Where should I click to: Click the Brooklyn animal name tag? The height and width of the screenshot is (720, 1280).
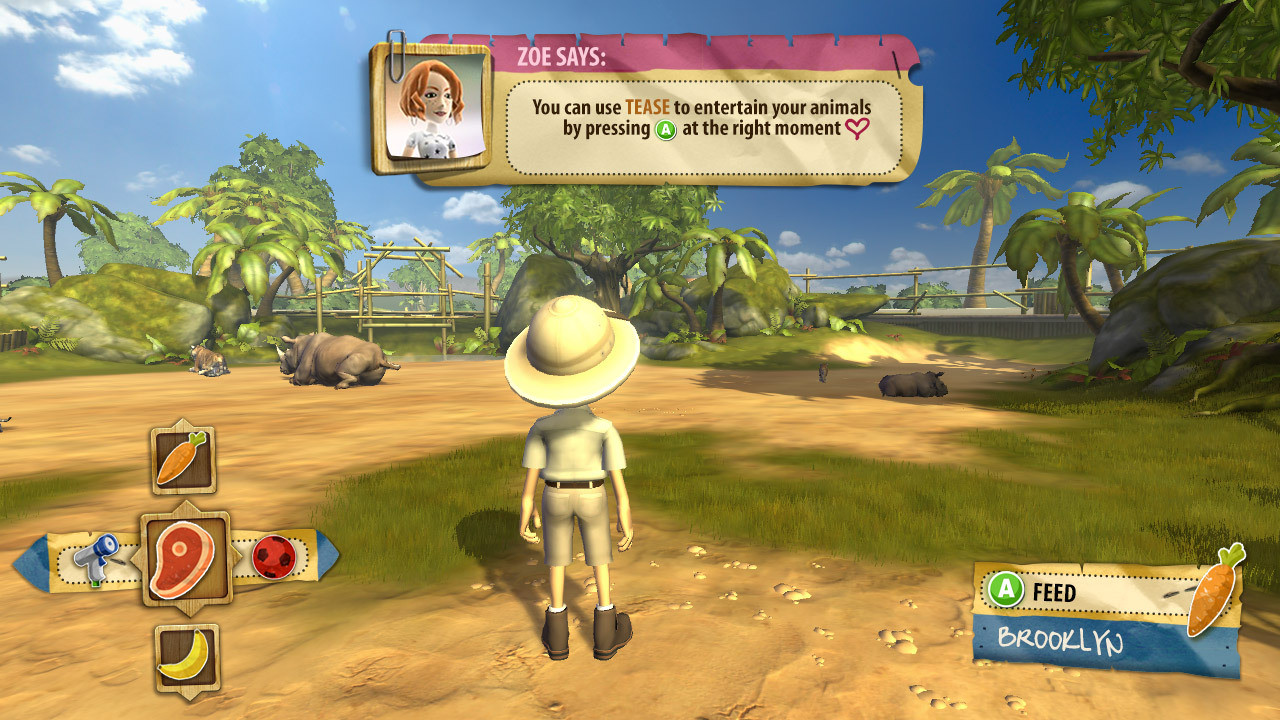pyautogui.click(x=1060, y=640)
